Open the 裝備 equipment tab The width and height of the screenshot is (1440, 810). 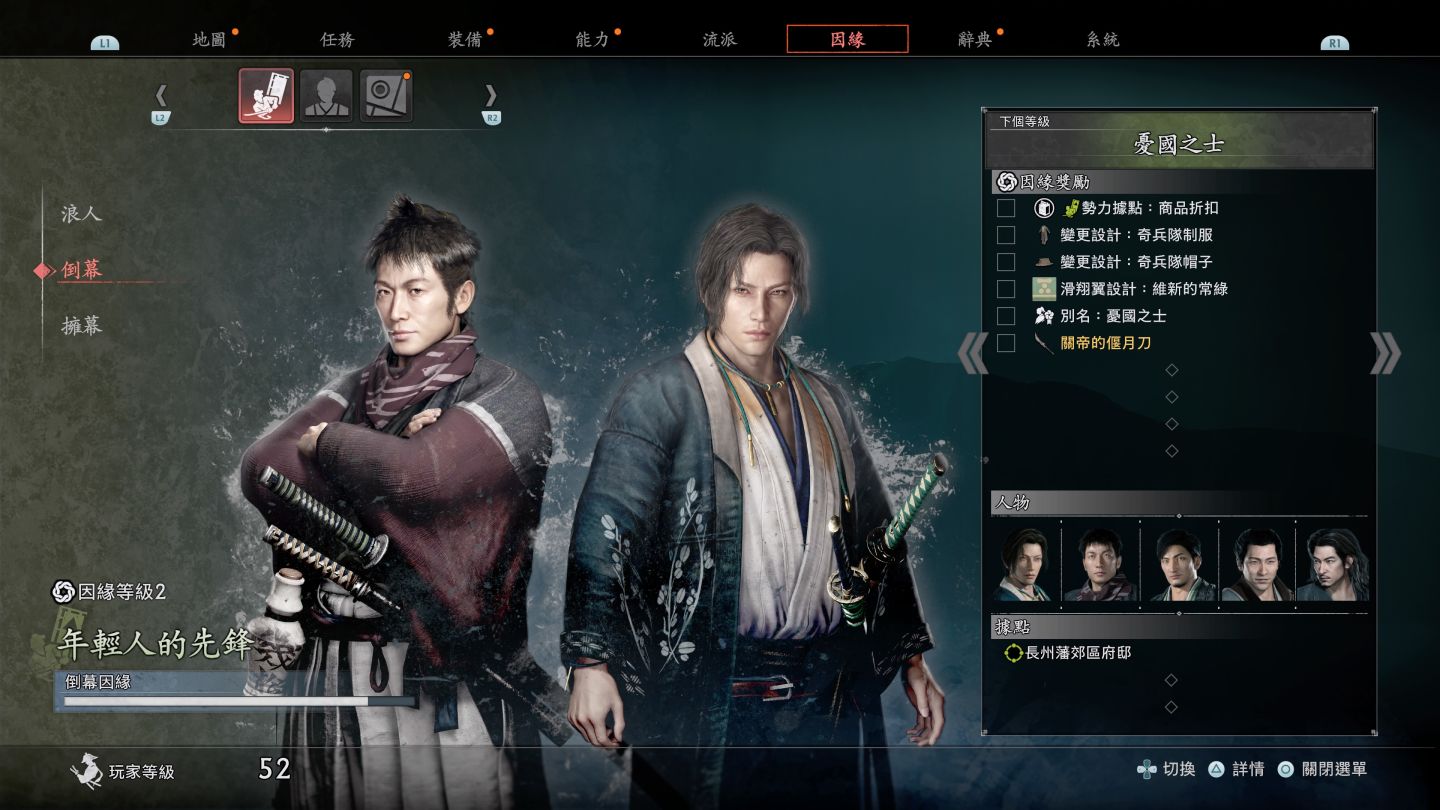(x=464, y=40)
